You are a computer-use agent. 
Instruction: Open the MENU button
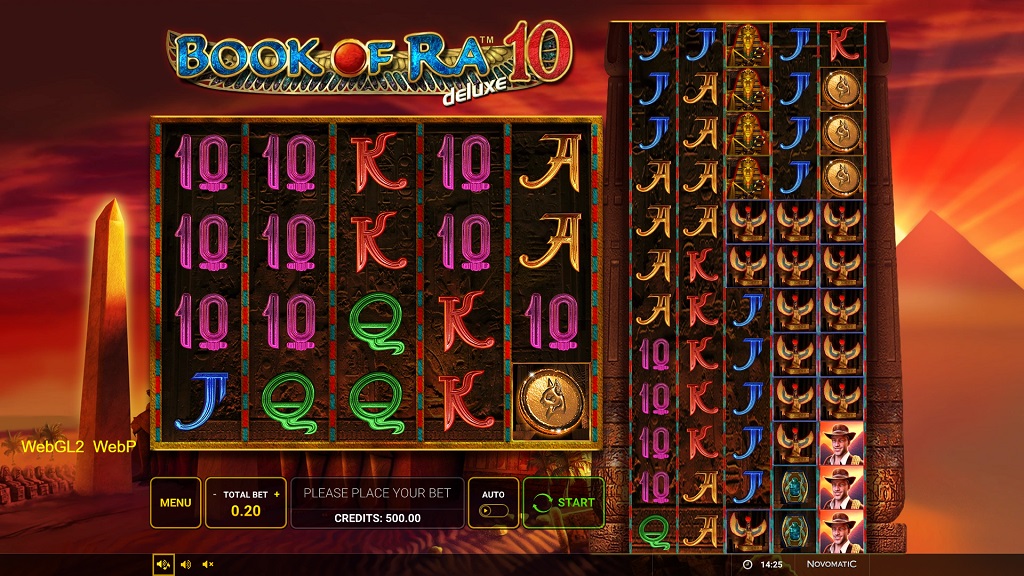tap(175, 502)
